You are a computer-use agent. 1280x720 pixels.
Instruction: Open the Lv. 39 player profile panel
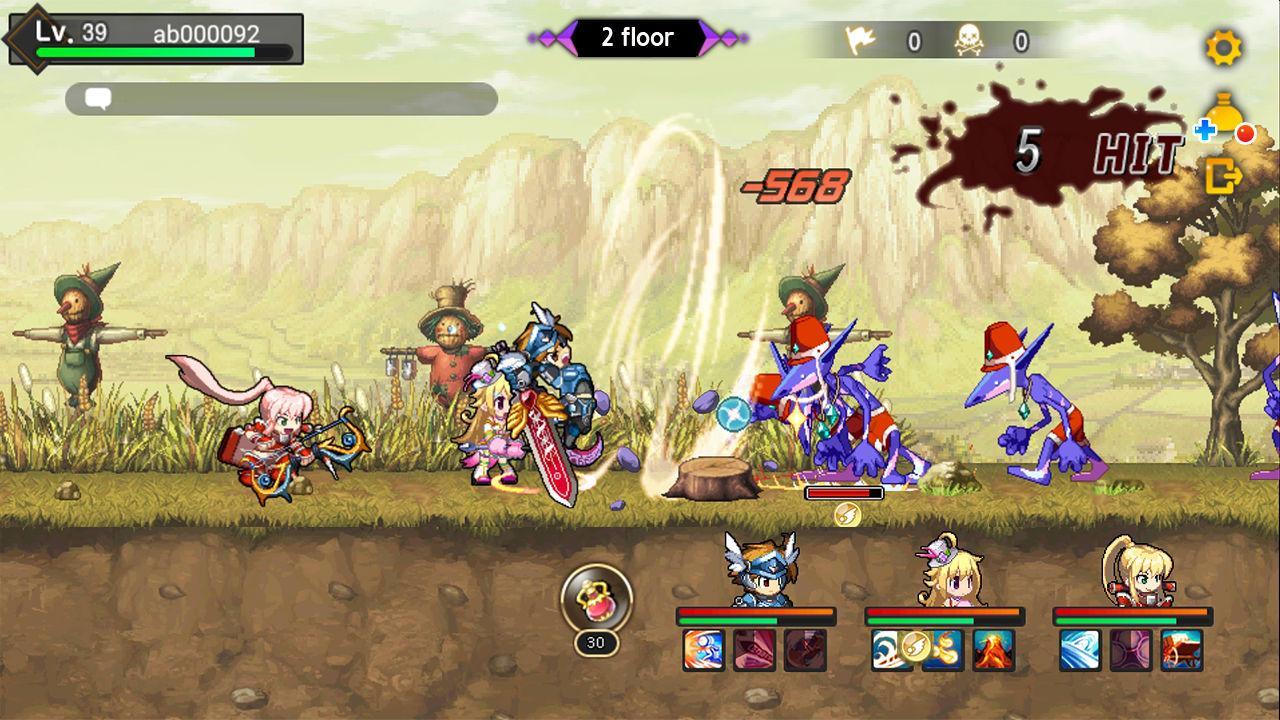[x=155, y=39]
